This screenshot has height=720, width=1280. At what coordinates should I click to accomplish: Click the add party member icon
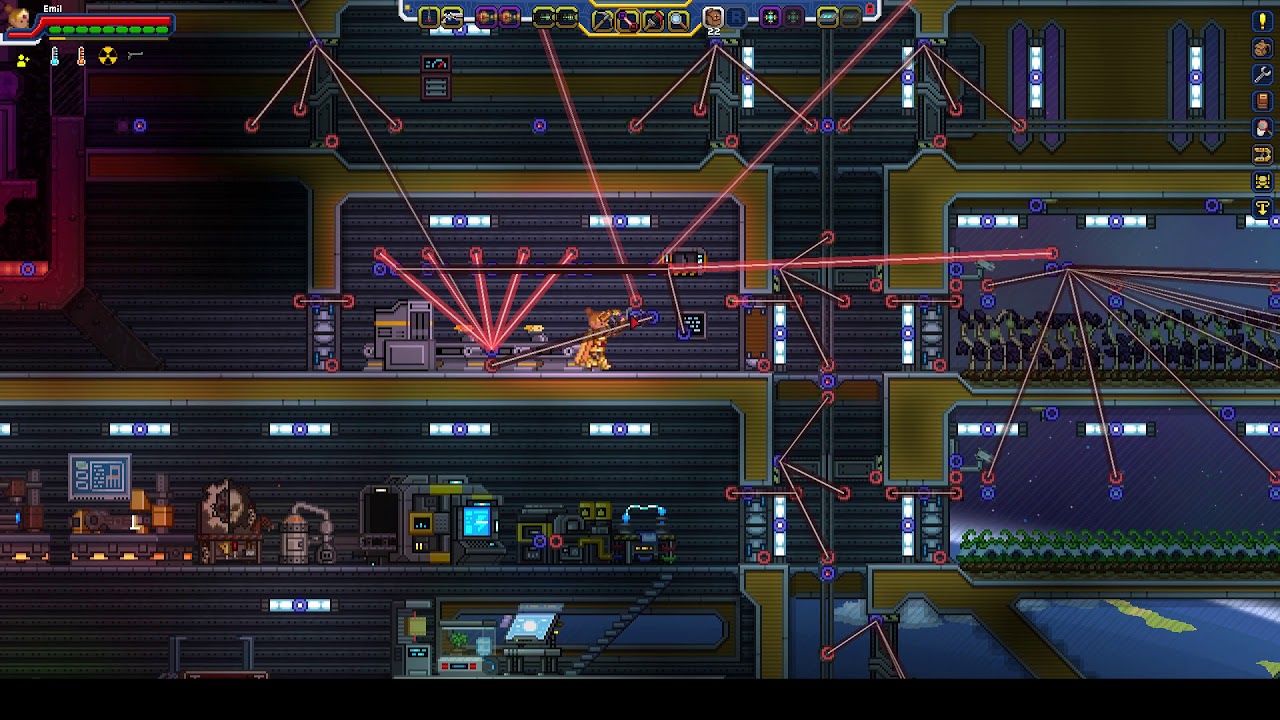coord(23,60)
